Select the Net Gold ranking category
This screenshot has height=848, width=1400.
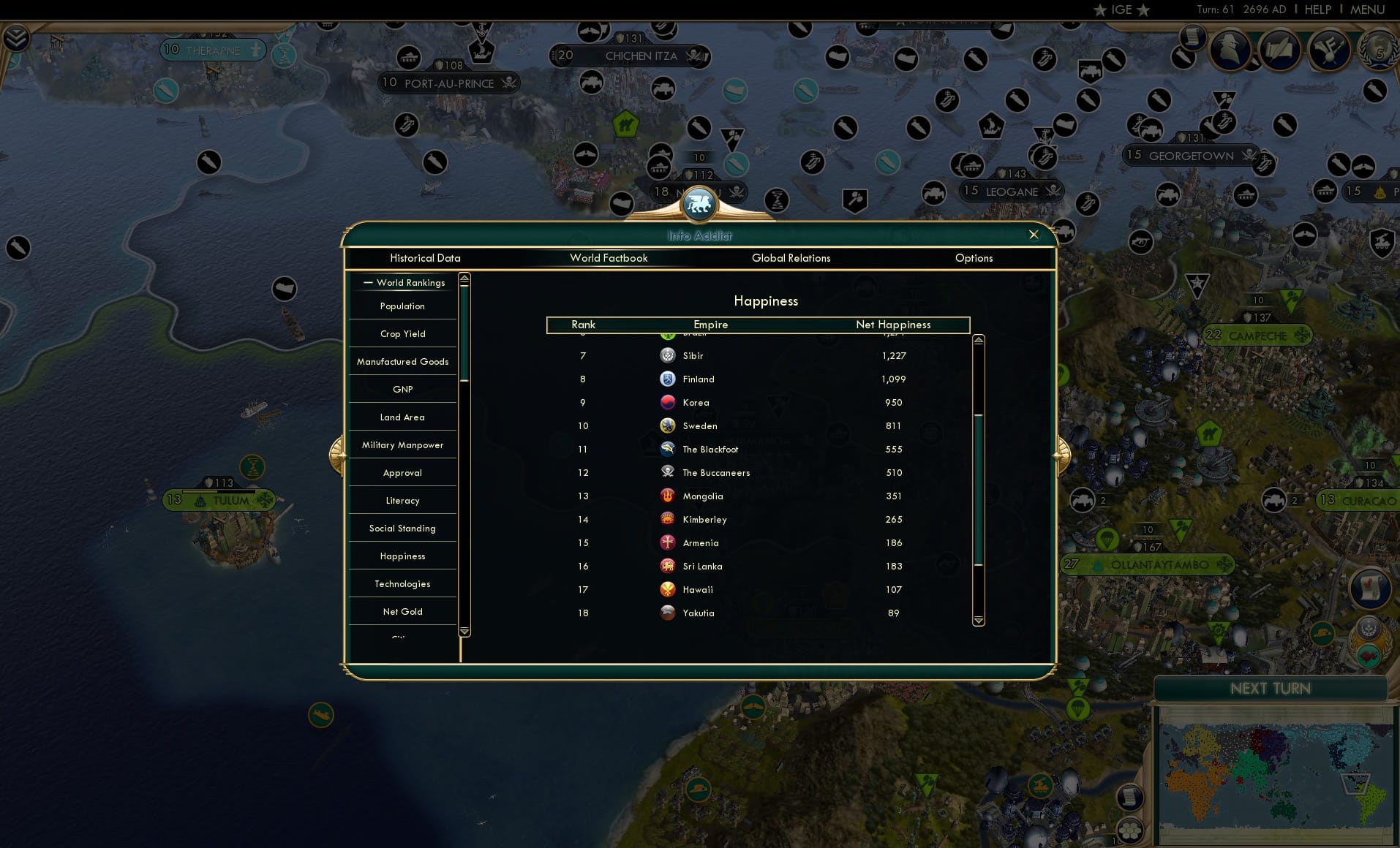click(402, 611)
